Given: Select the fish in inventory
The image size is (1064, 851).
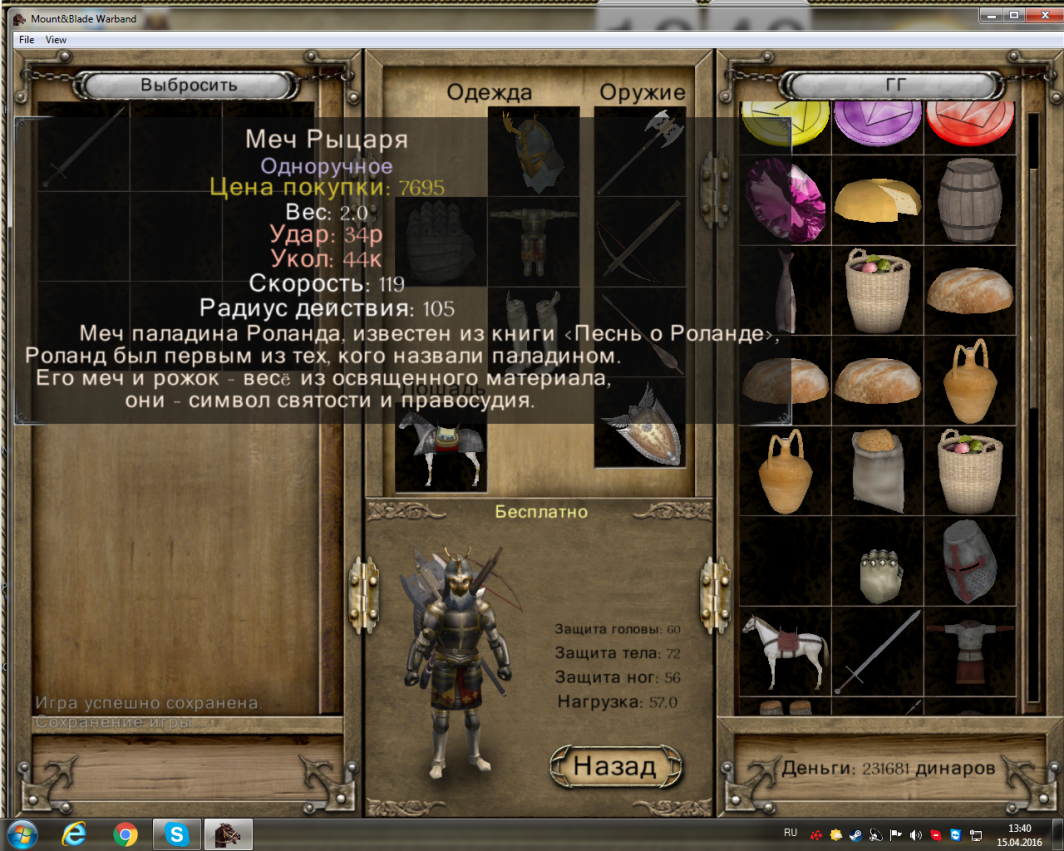Looking at the screenshot, I should point(787,290).
